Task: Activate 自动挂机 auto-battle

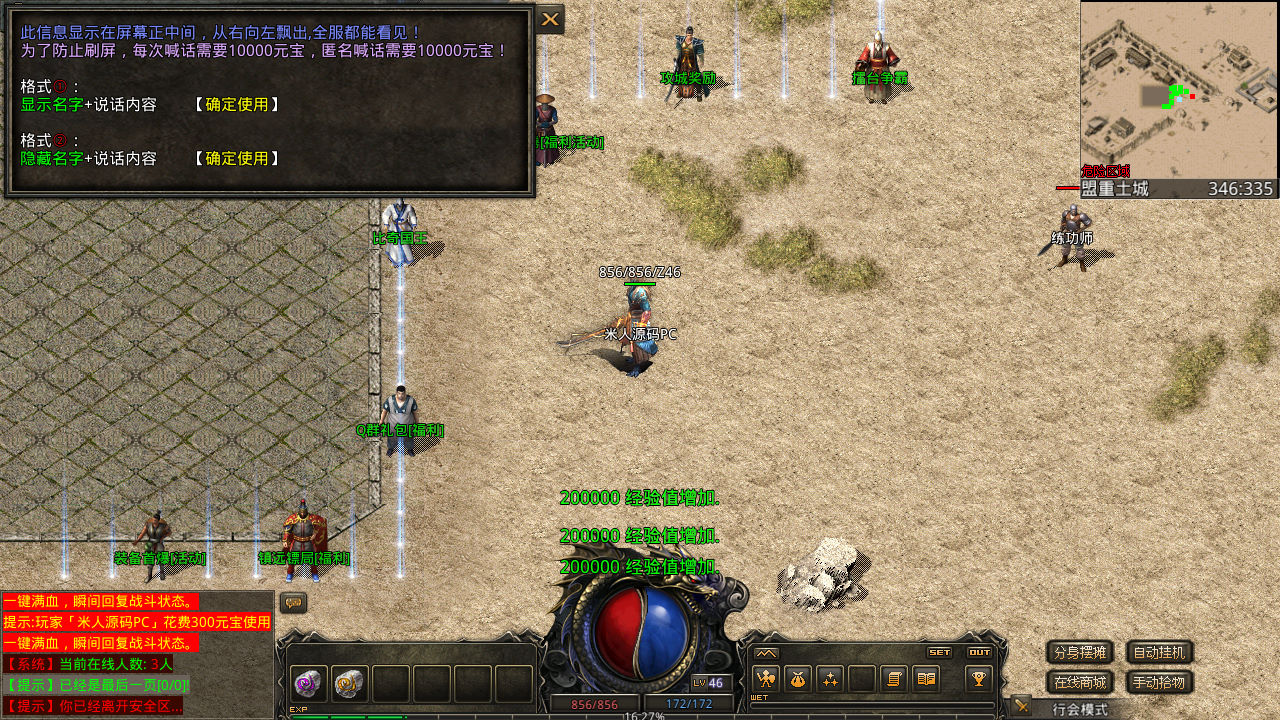Action: click(1159, 653)
